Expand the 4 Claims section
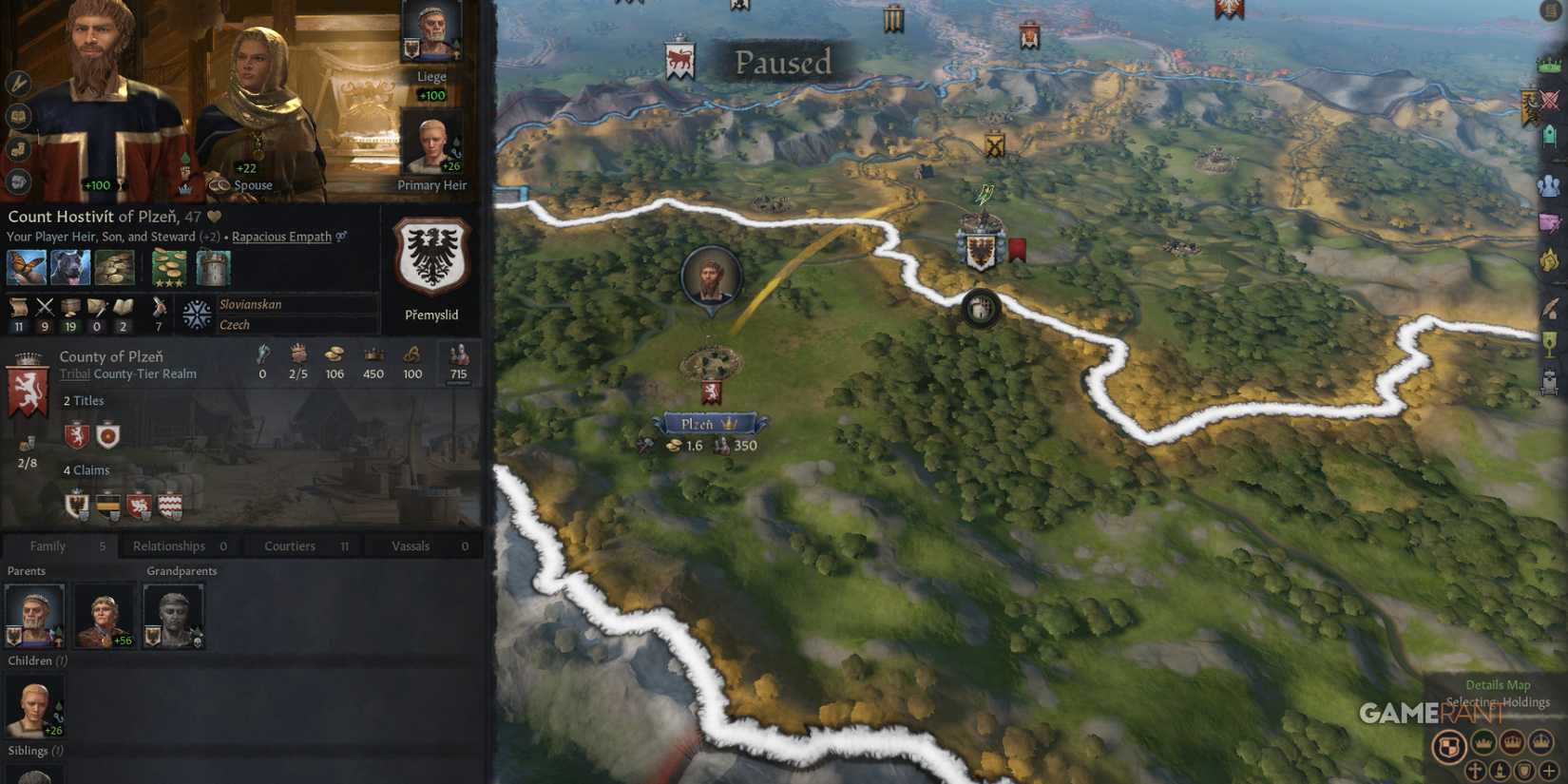This screenshot has width=1568, height=784. tap(86, 469)
